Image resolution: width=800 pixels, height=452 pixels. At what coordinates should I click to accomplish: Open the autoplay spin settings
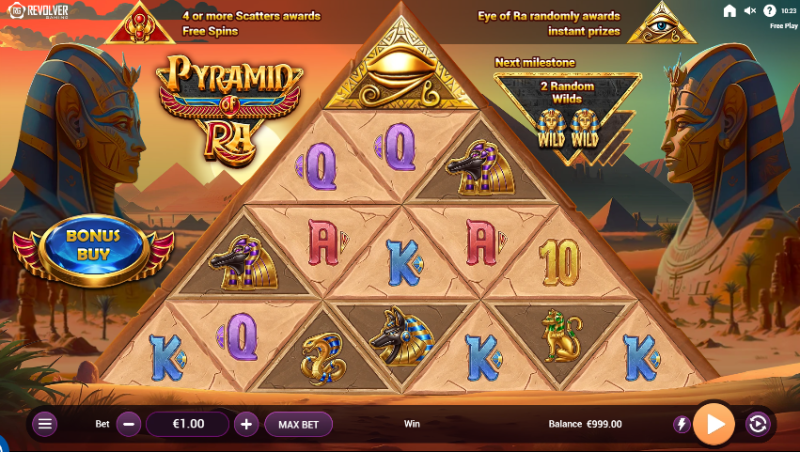(757, 424)
